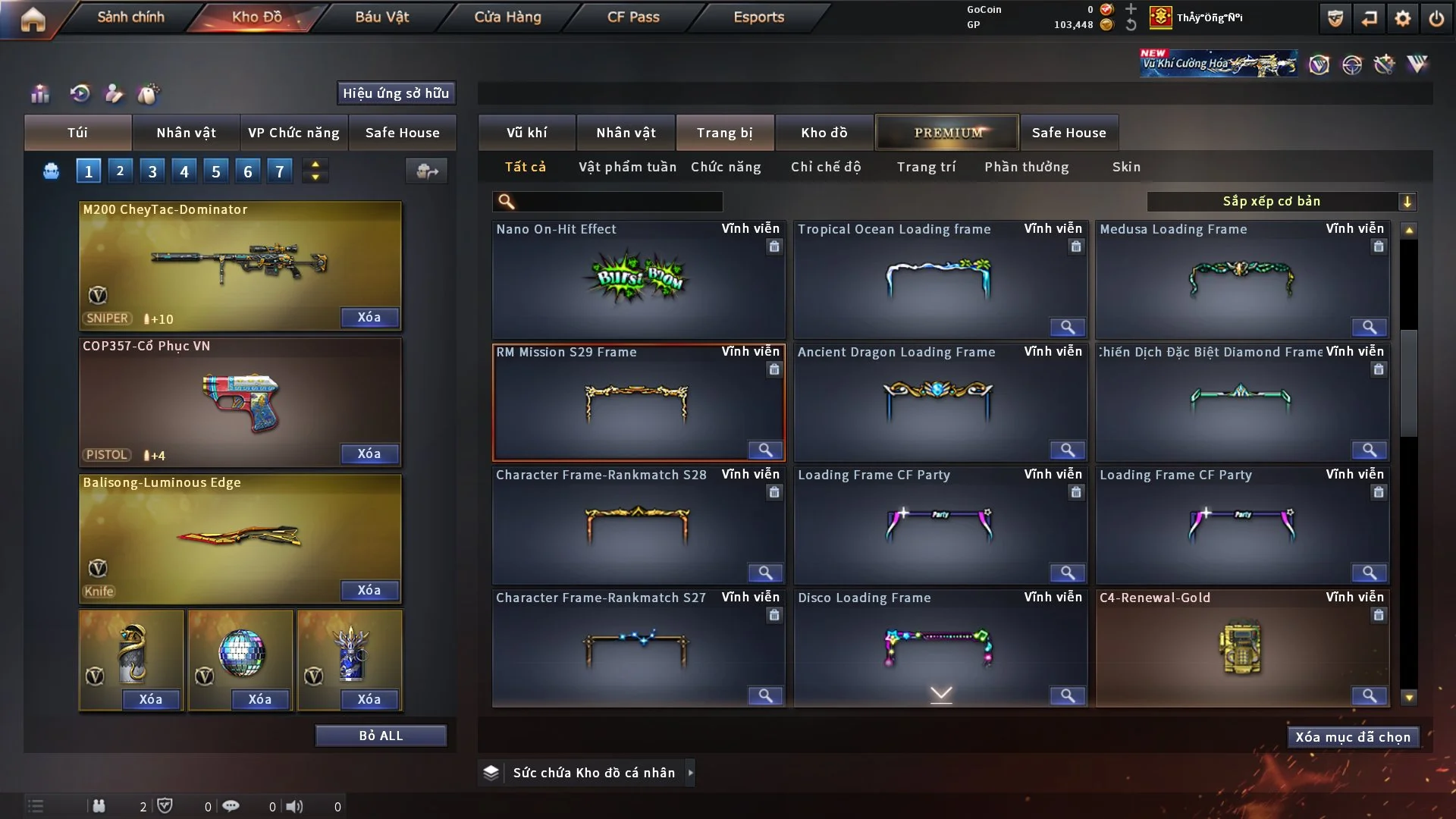This screenshot has height=819, width=1456.
Task: Open the Esports menu
Action: click(758, 17)
